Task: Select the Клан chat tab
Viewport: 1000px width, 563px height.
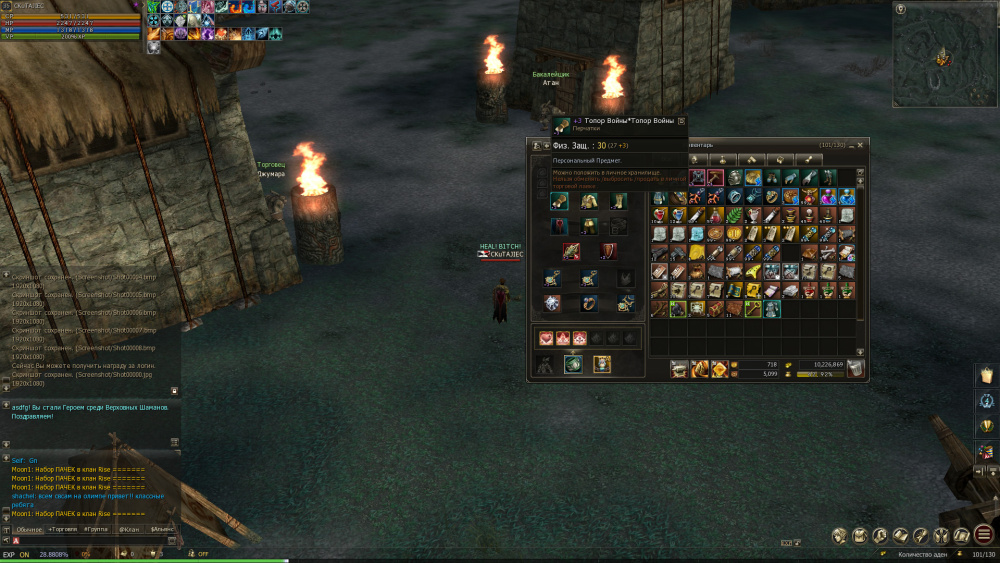Action: click(x=130, y=529)
